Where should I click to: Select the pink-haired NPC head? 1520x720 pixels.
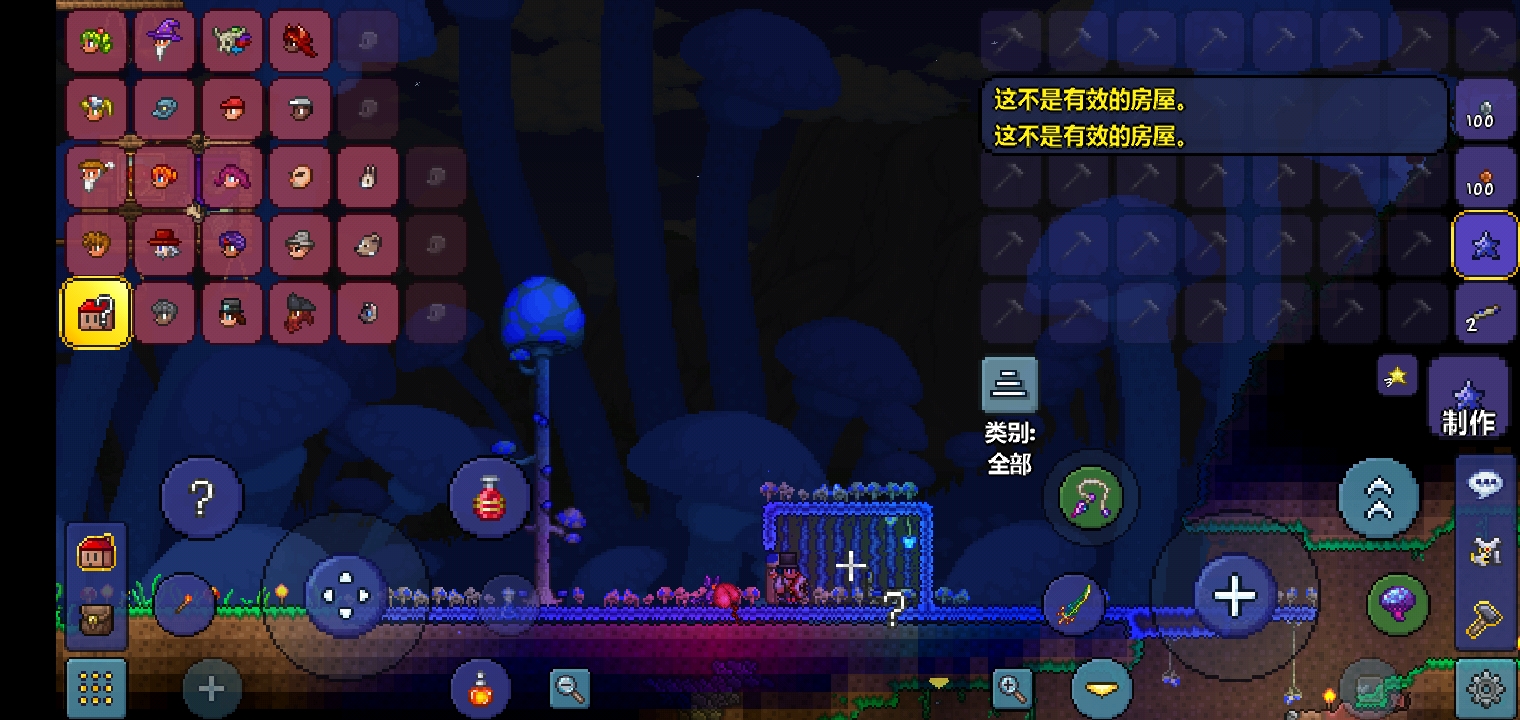pyautogui.click(x=232, y=177)
